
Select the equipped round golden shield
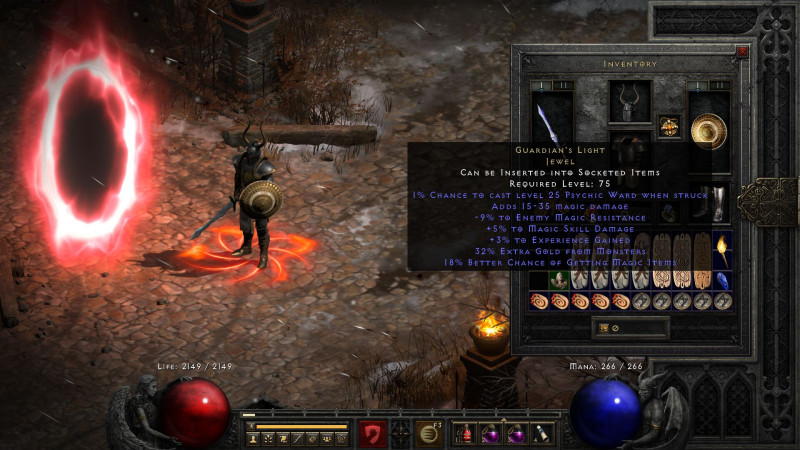(709, 131)
